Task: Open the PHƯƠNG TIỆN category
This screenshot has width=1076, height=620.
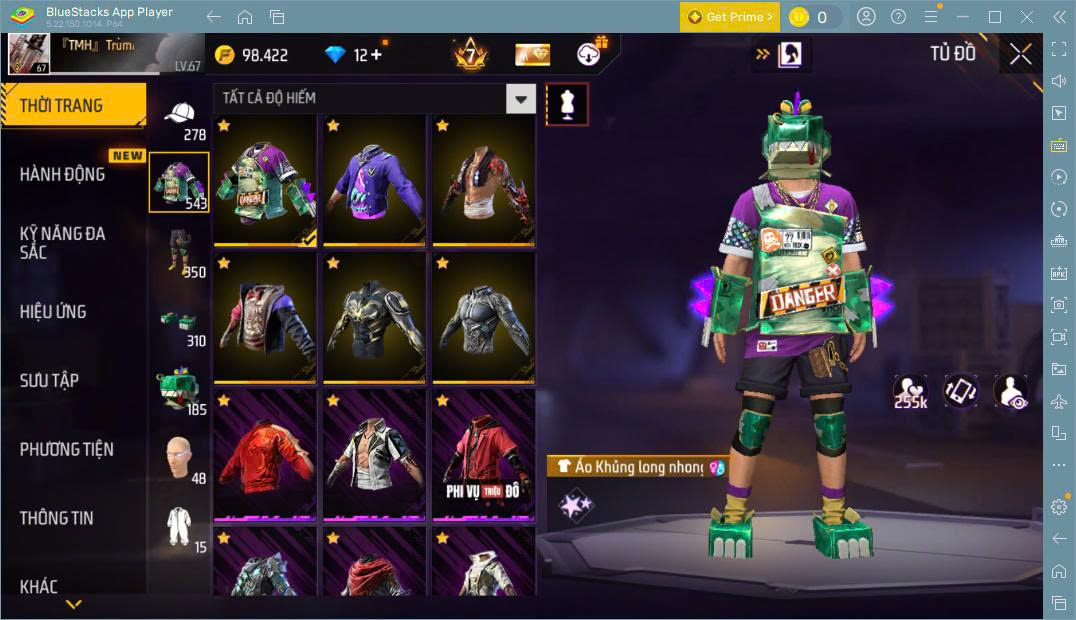Action: pos(66,450)
